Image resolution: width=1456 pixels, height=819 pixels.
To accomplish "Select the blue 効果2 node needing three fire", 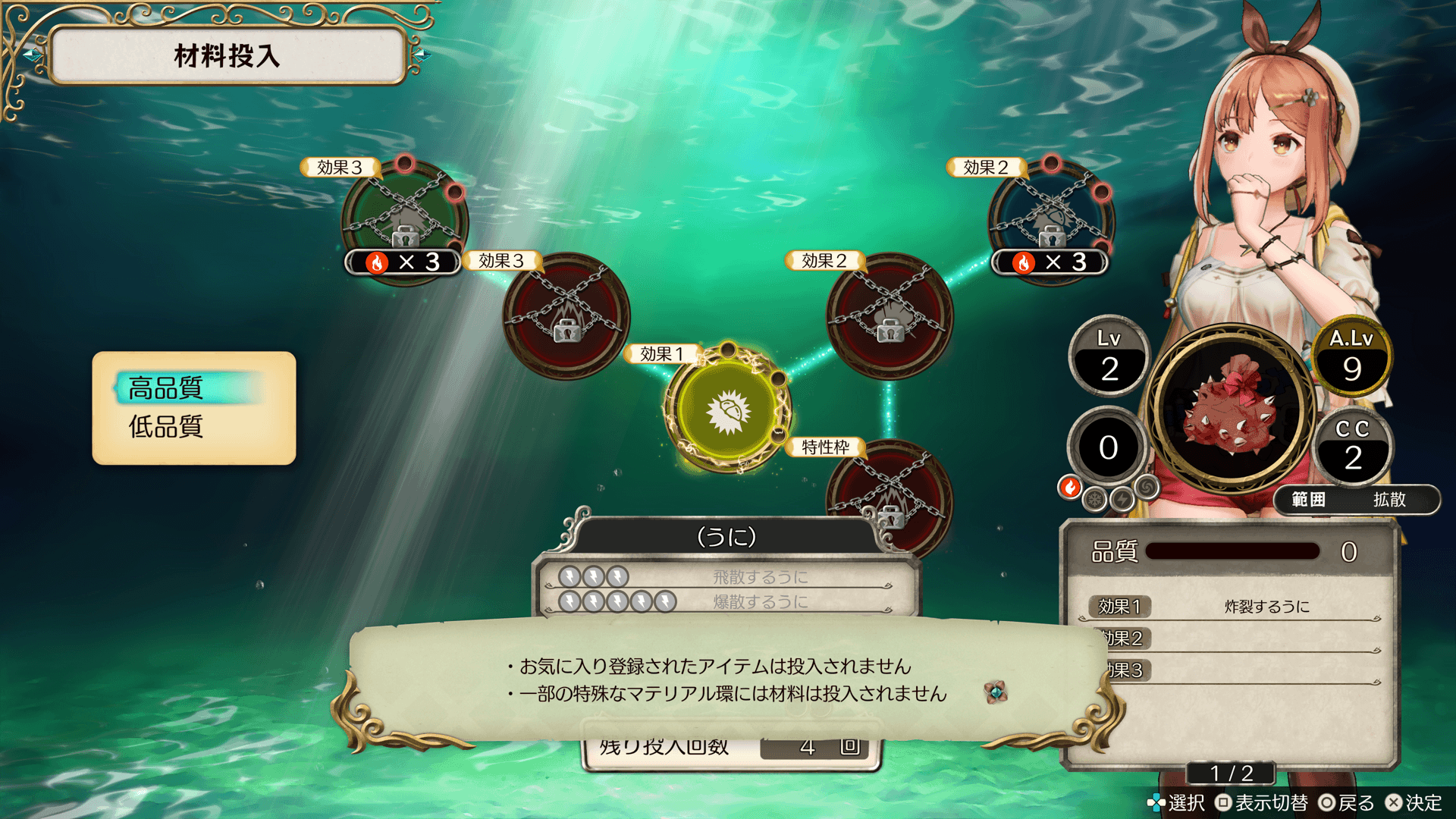I will click(1051, 220).
